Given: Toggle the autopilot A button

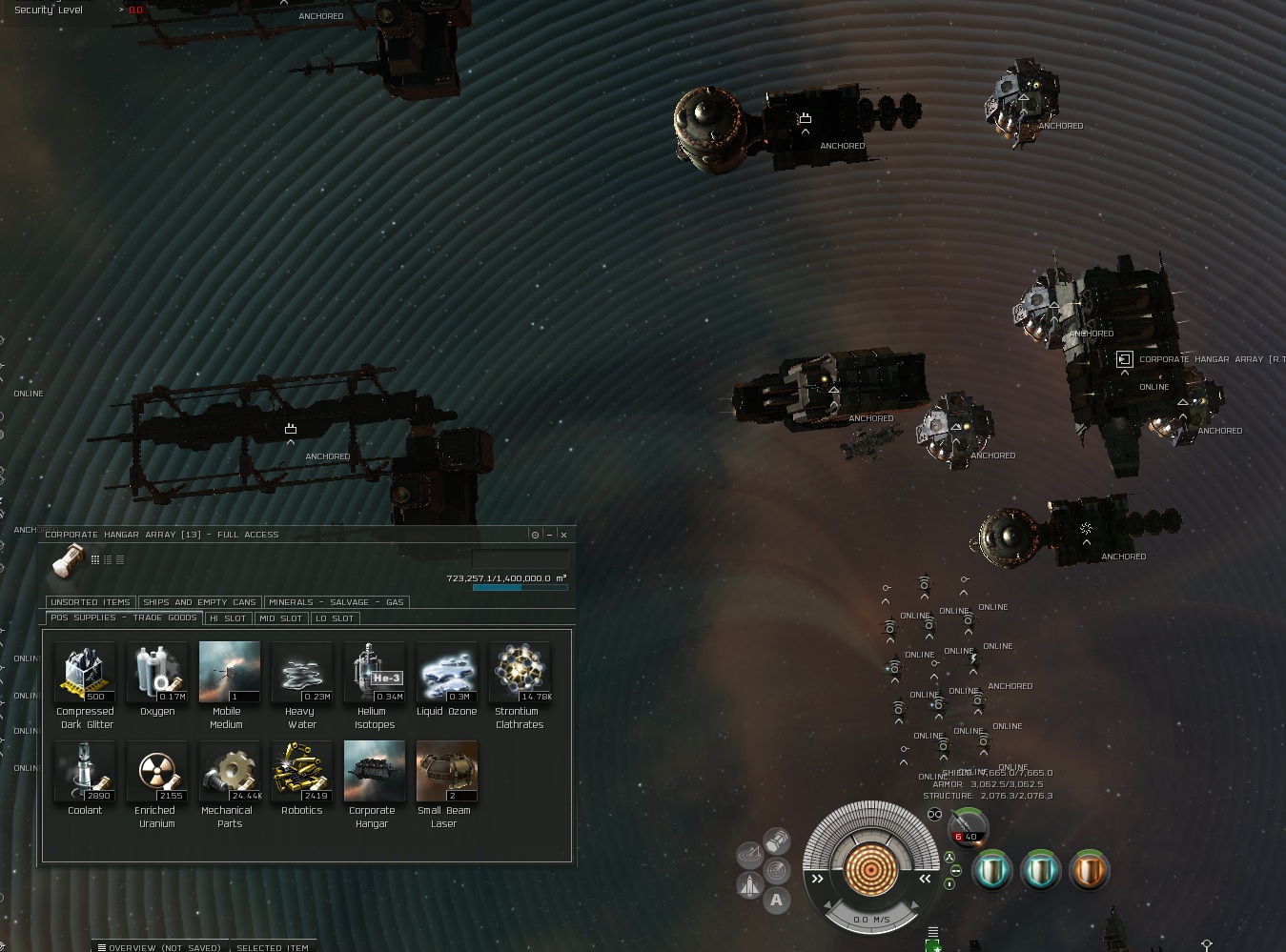Looking at the screenshot, I should pyautogui.click(x=776, y=900).
